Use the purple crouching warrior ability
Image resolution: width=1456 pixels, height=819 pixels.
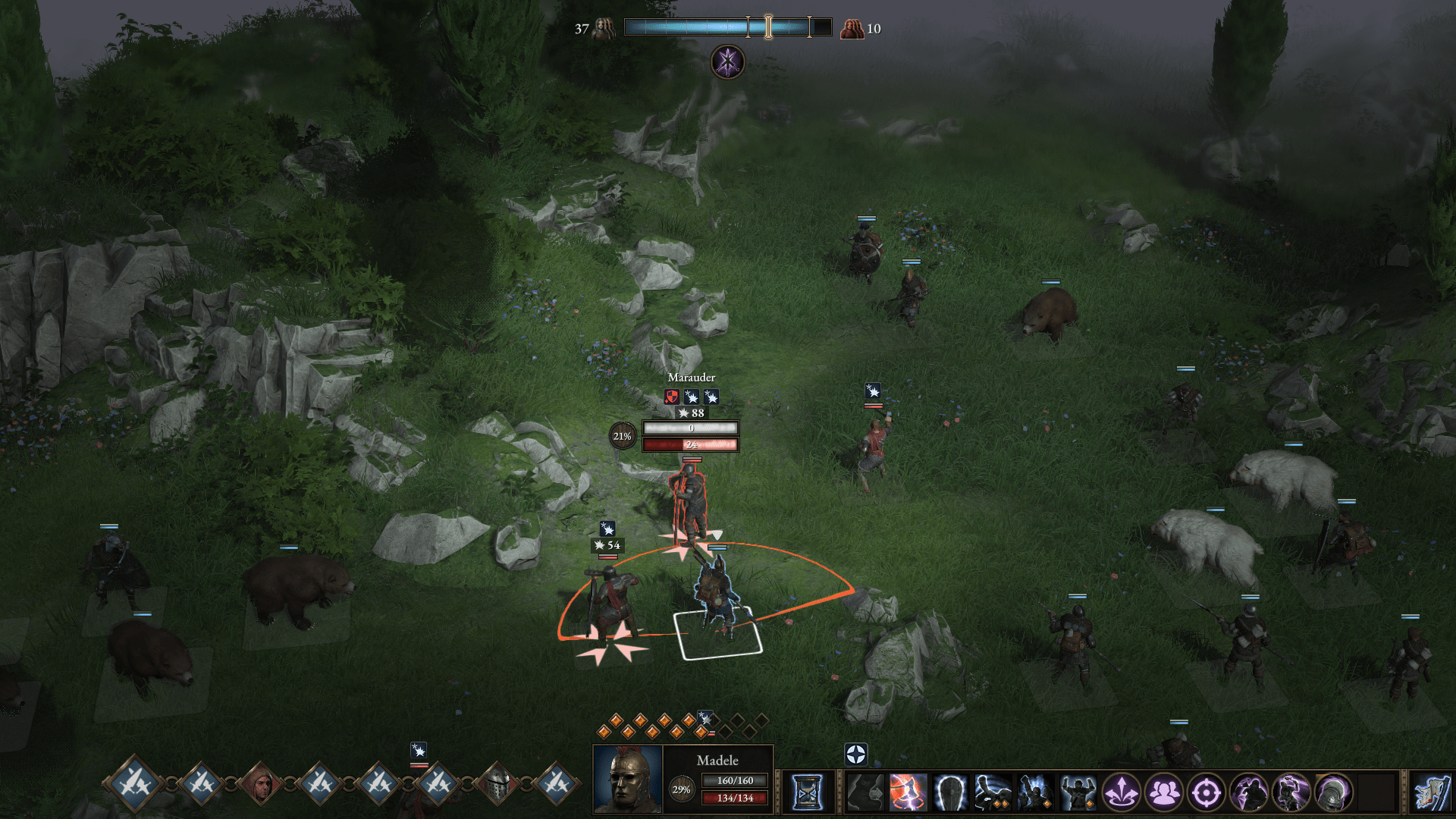pos(1248,792)
